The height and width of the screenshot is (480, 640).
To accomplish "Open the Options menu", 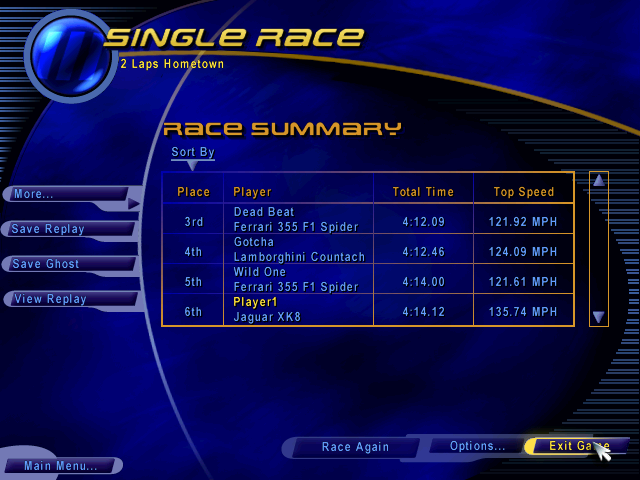I will click(x=477, y=446).
